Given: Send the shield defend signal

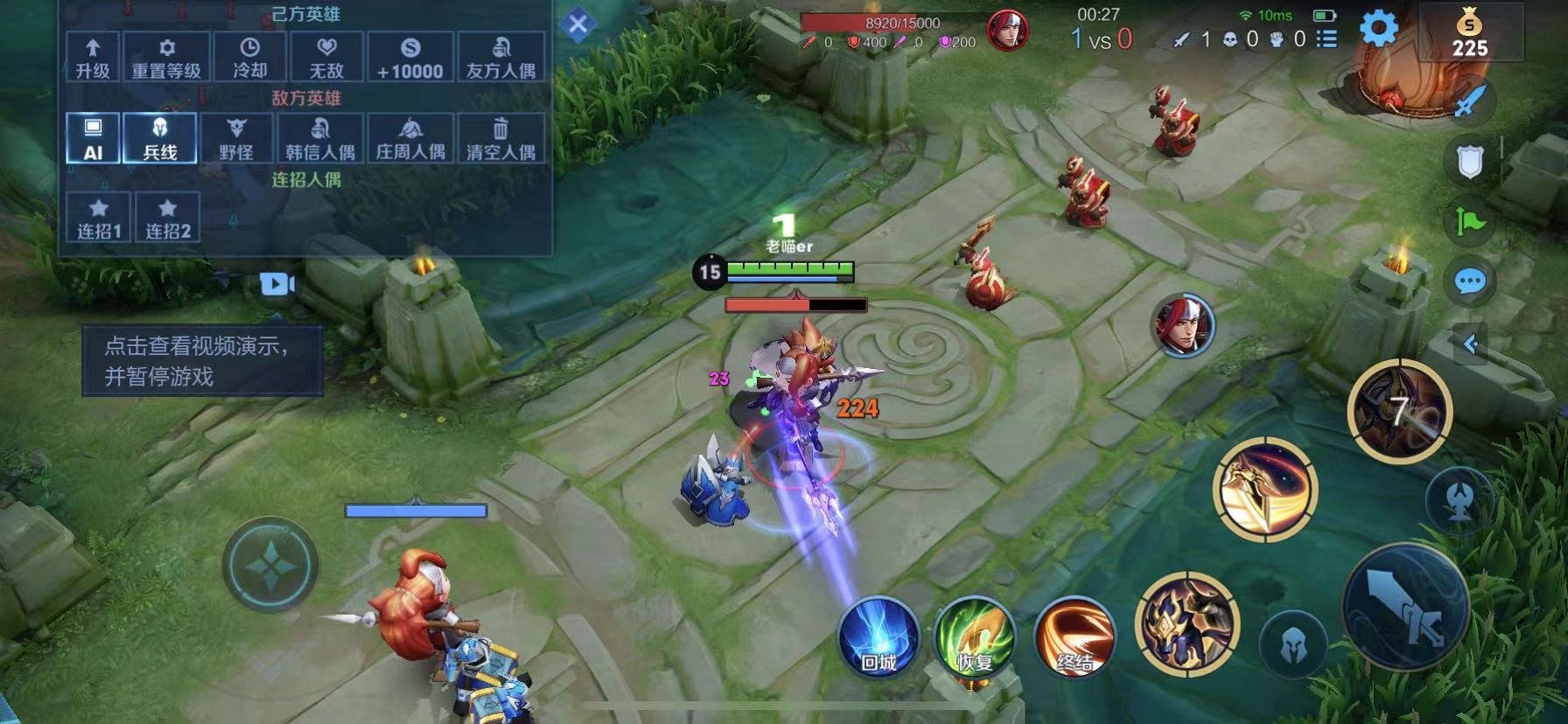Looking at the screenshot, I should 1472,162.
